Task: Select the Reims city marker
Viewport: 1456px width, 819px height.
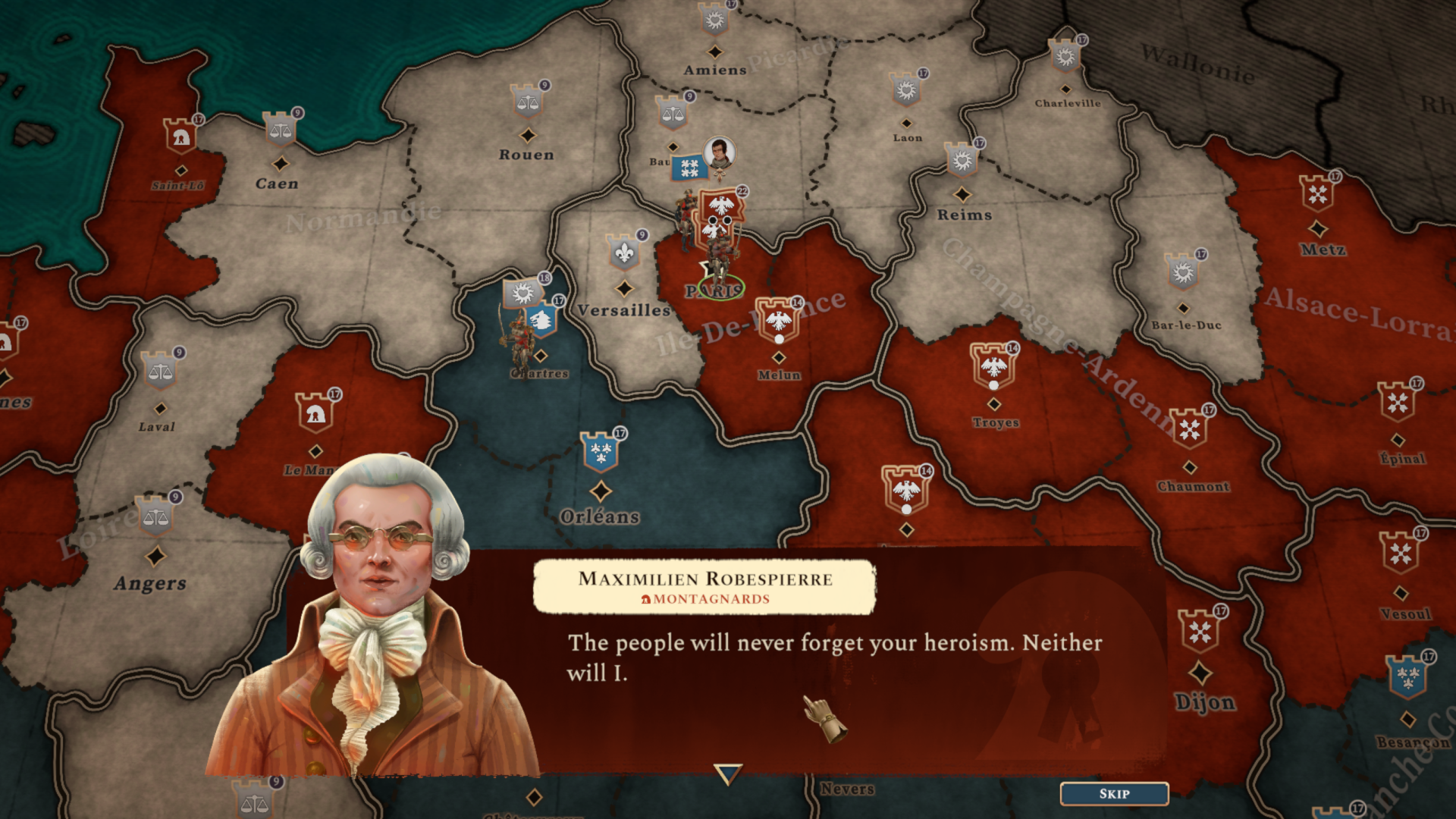Action: tap(962, 160)
